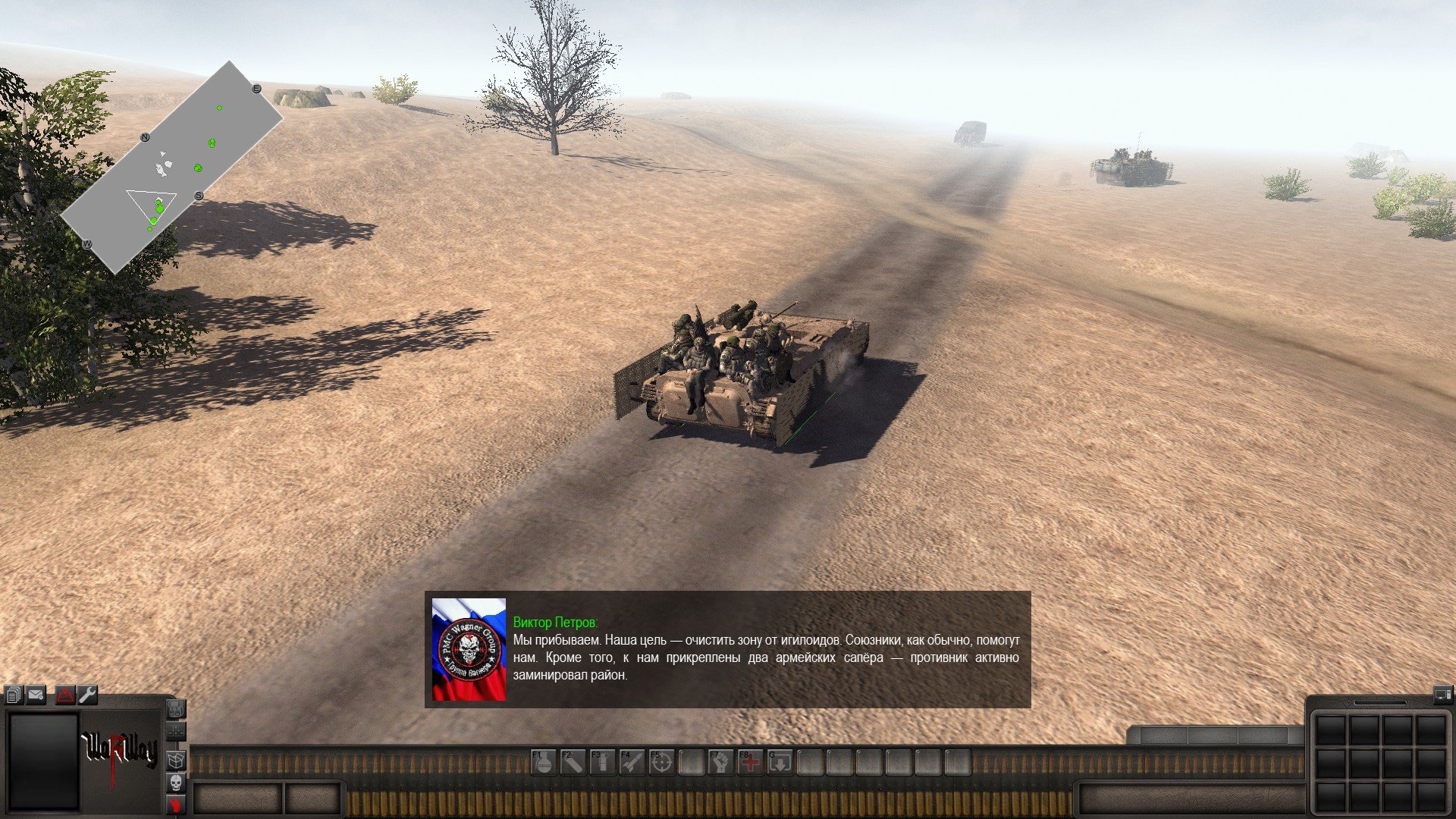Click the skull icon button
This screenshot has height=819, width=1456.
tap(175, 782)
